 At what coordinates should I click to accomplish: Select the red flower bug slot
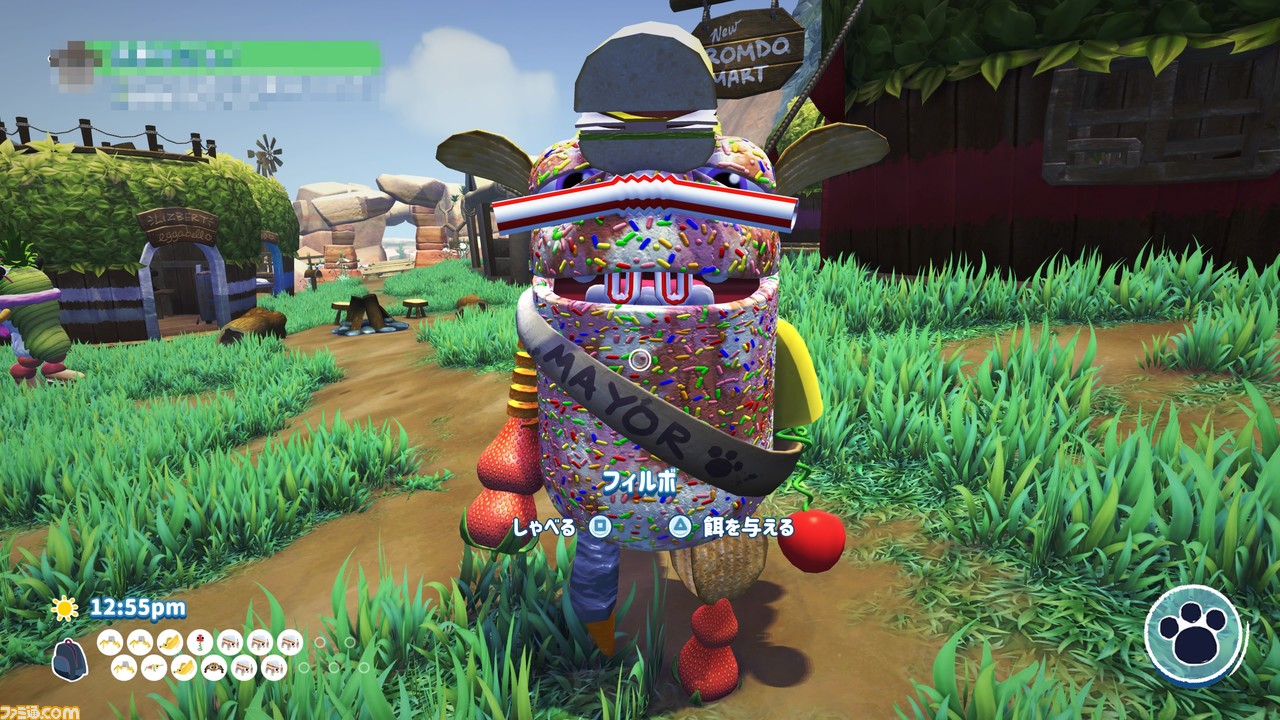(200, 642)
